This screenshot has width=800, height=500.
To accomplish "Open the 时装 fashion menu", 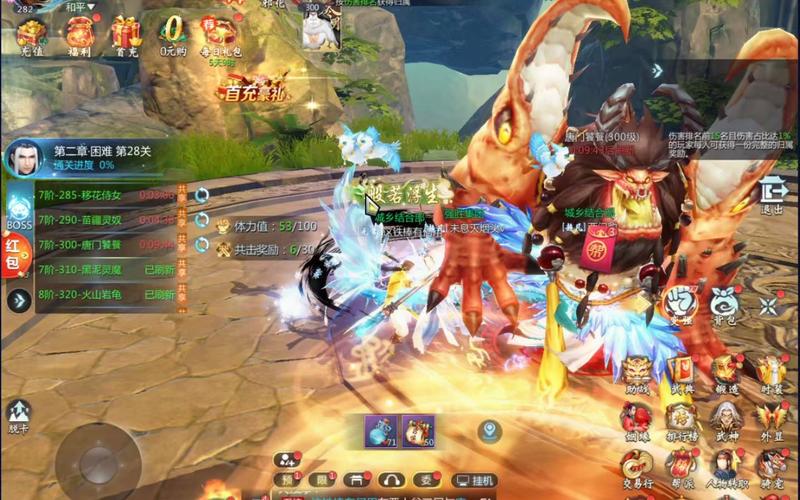I will 770,373.
